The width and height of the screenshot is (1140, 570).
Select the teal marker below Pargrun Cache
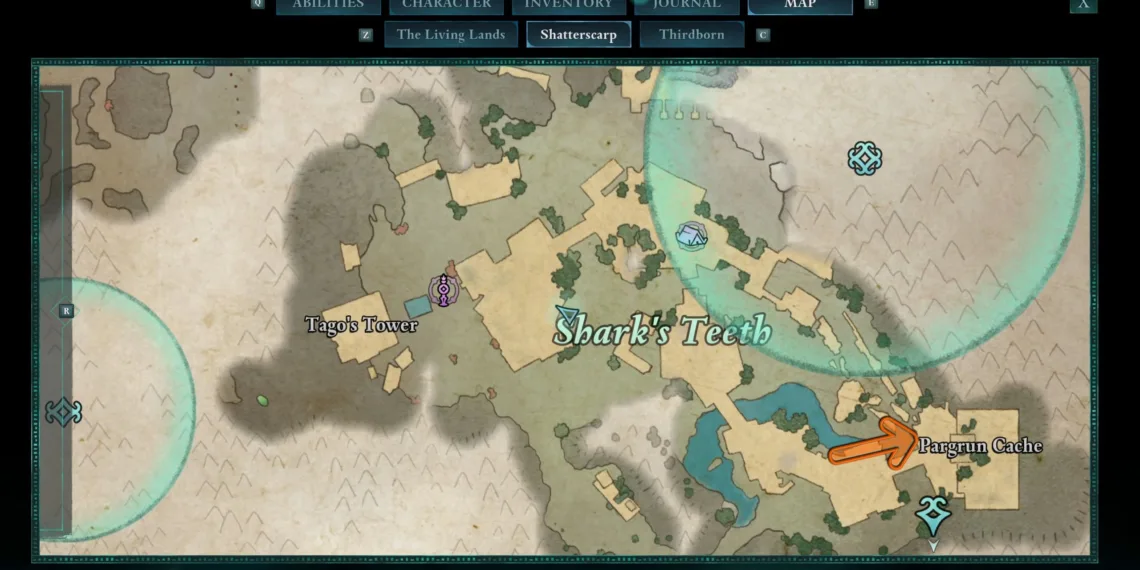933,514
